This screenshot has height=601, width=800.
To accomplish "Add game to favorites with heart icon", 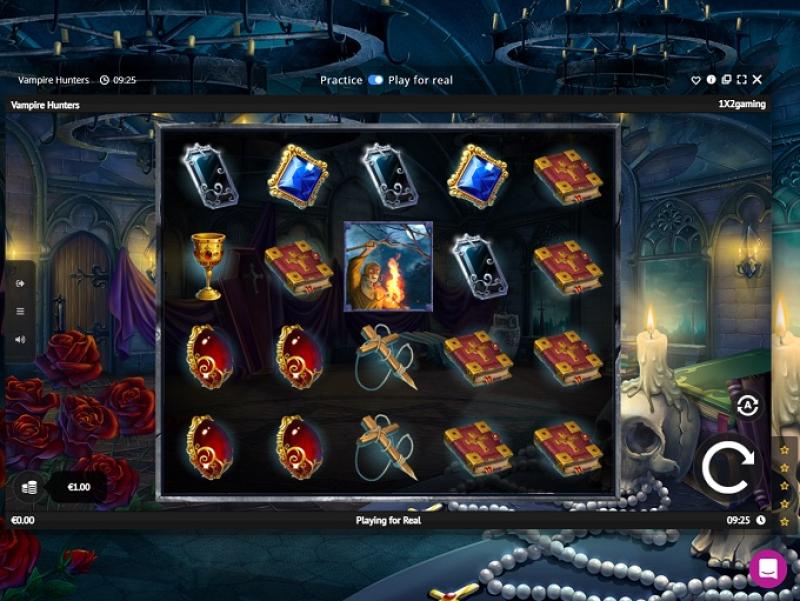I will point(696,80).
